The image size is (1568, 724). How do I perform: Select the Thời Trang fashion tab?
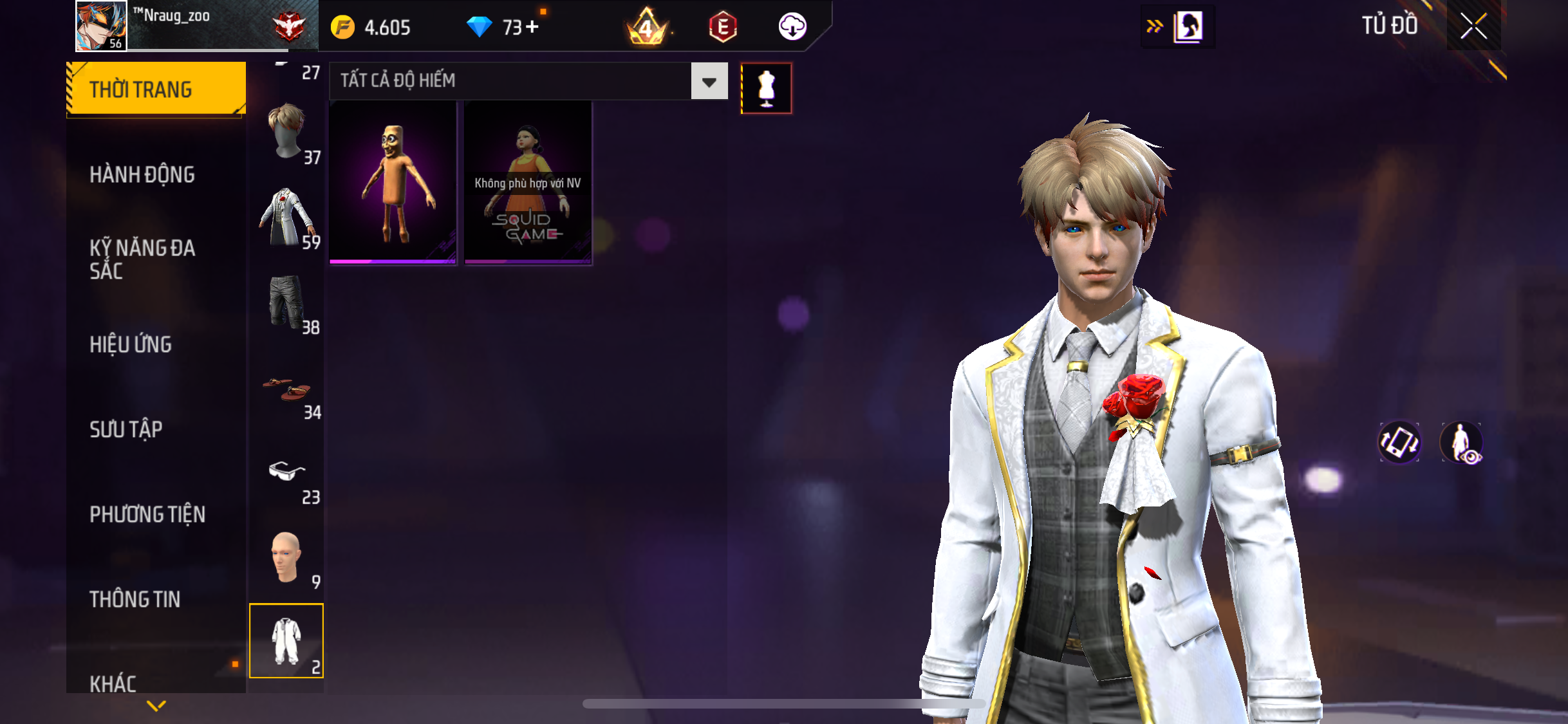point(156,89)
